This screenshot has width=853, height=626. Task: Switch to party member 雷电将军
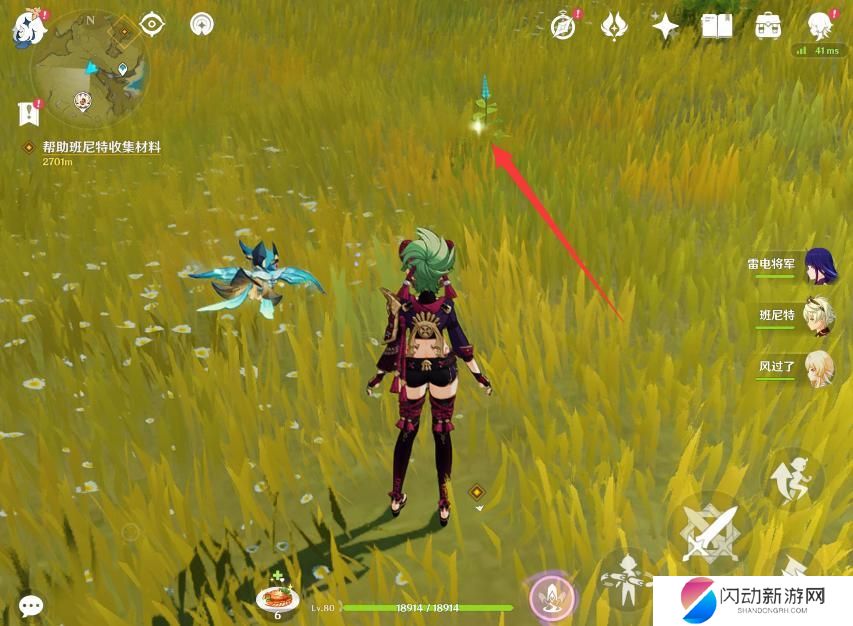coord(820,266)
